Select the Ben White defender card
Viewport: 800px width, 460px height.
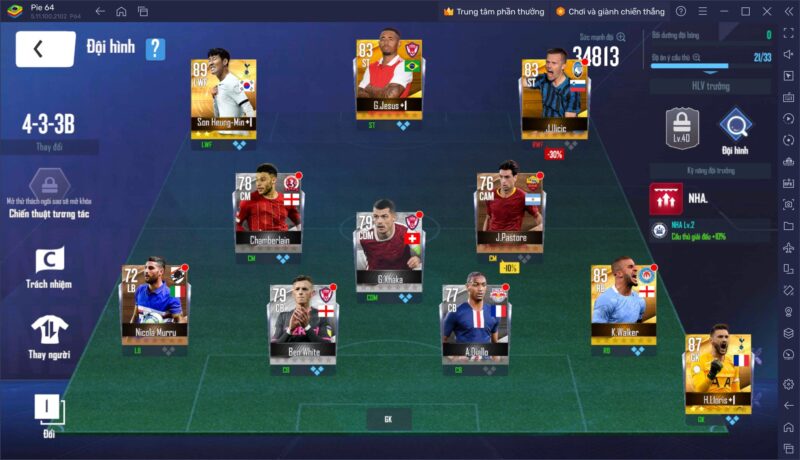[303, 321]
